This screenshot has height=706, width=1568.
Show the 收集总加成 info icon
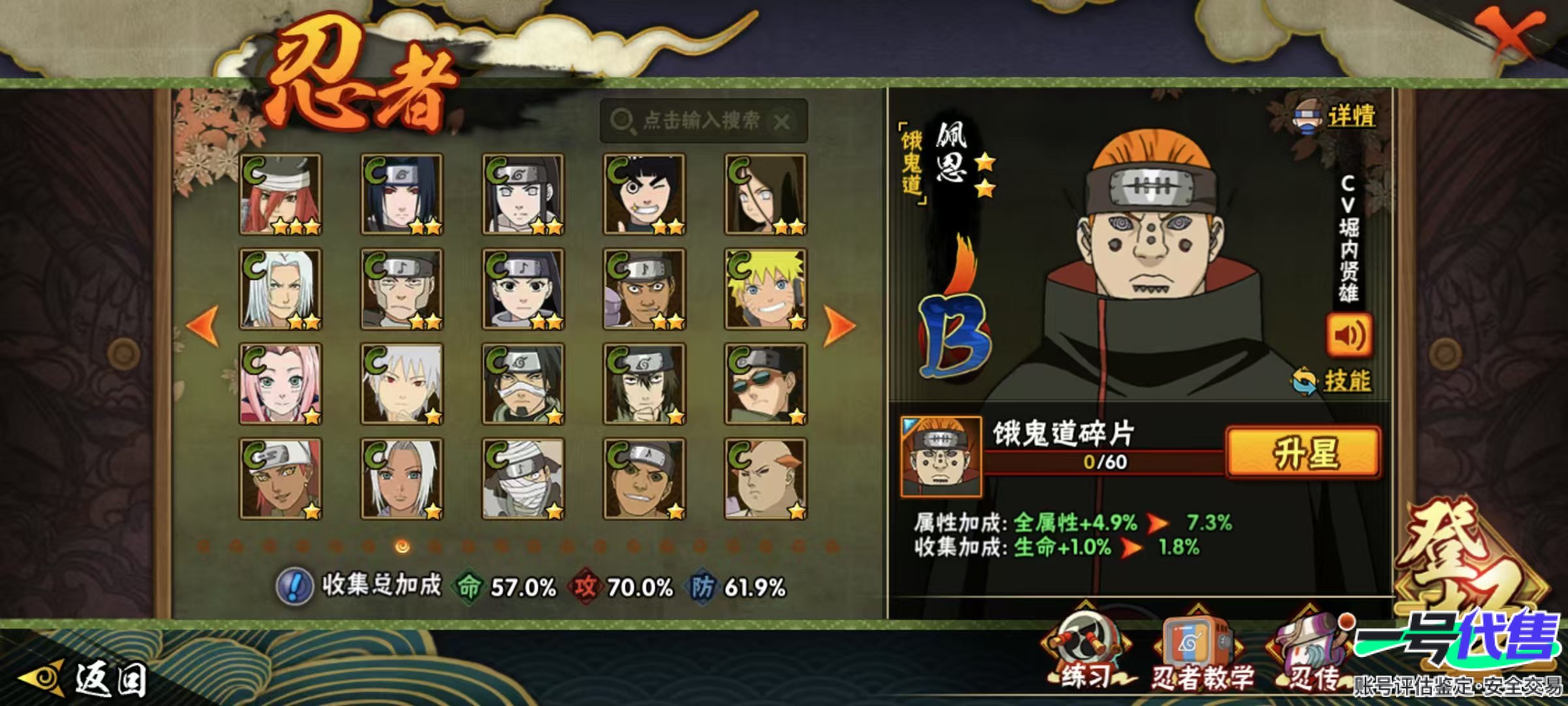tap(294, 586)
